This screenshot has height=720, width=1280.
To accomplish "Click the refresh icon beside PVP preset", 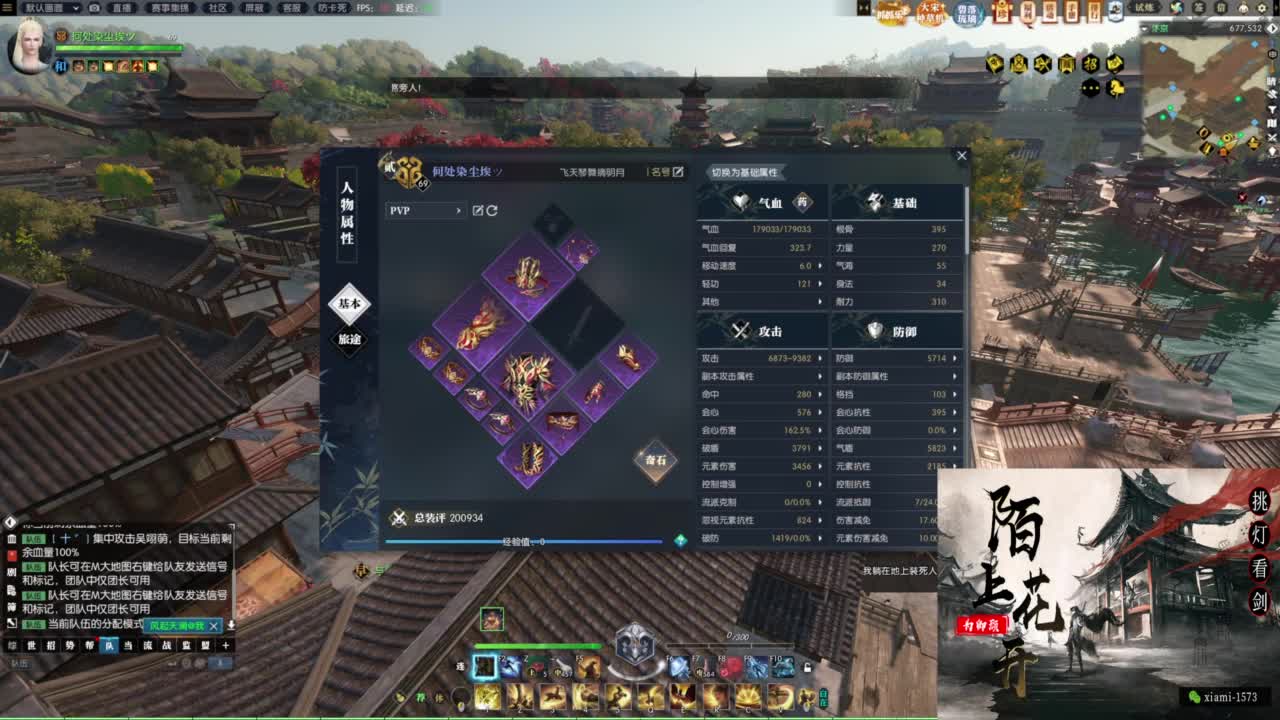I will pyautogui.click(x=492, y=210).
